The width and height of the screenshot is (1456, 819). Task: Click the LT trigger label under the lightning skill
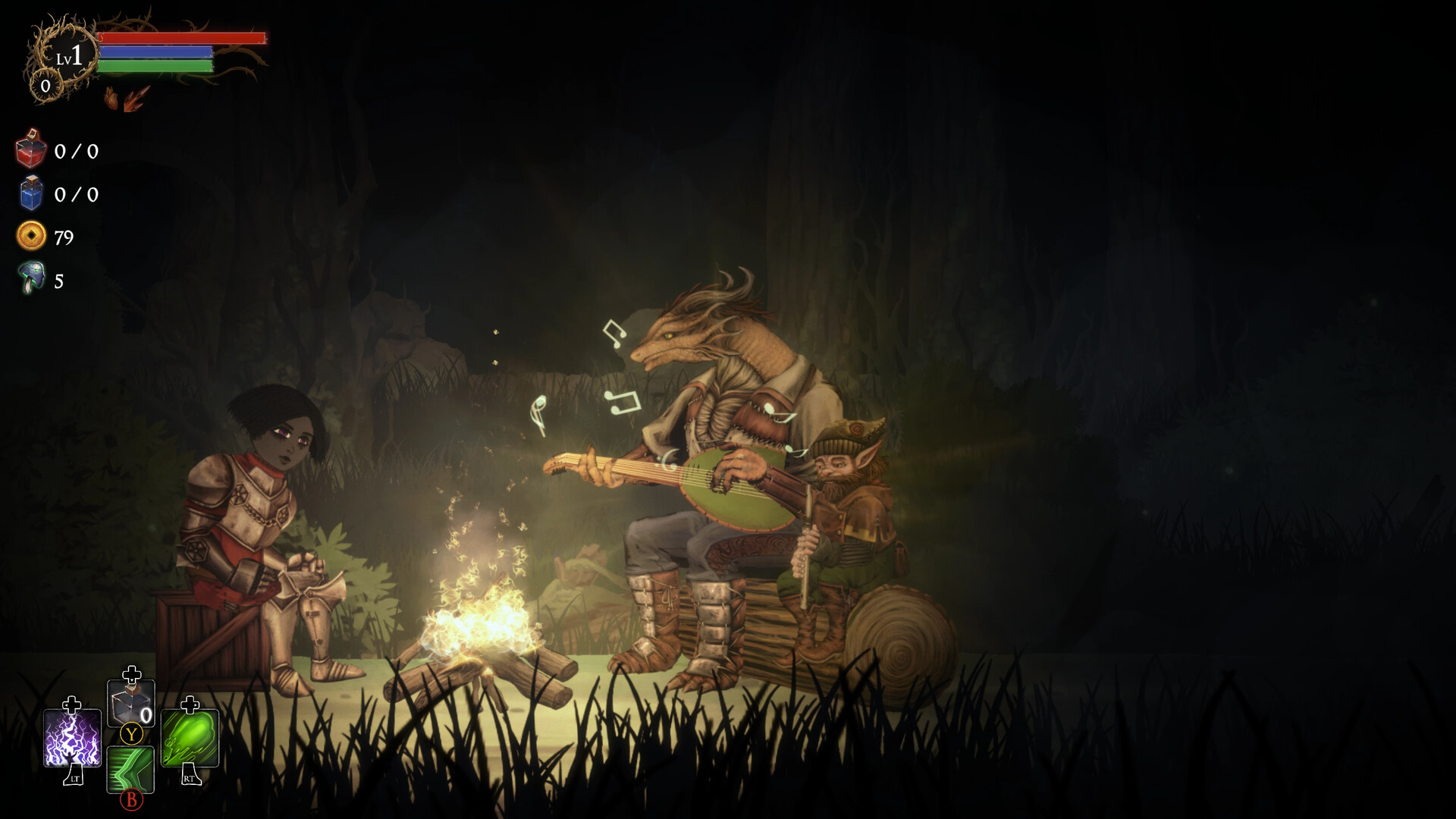click(x=75, y=778)
